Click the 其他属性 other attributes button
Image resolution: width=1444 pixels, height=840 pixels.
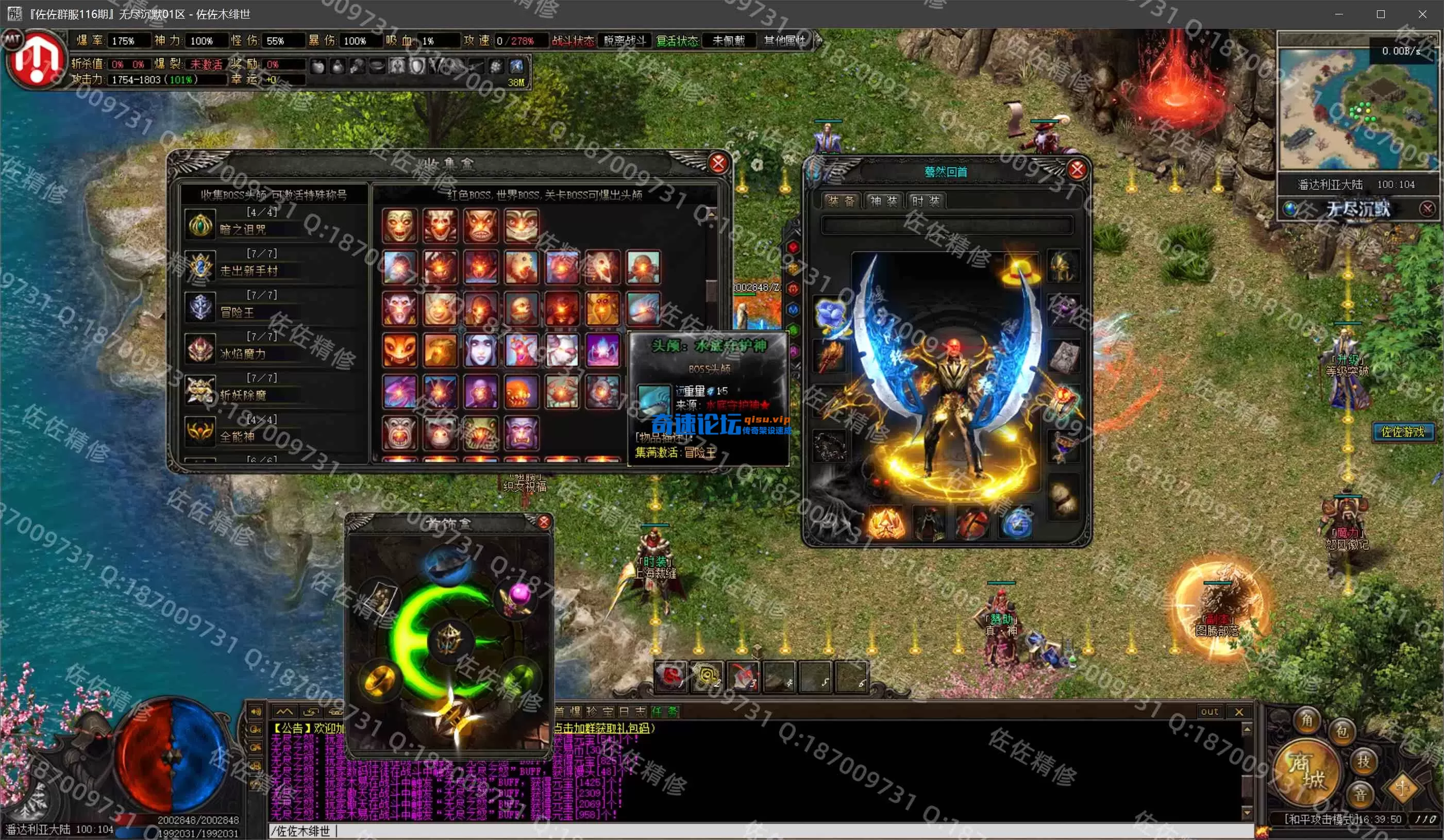[784, 41]
